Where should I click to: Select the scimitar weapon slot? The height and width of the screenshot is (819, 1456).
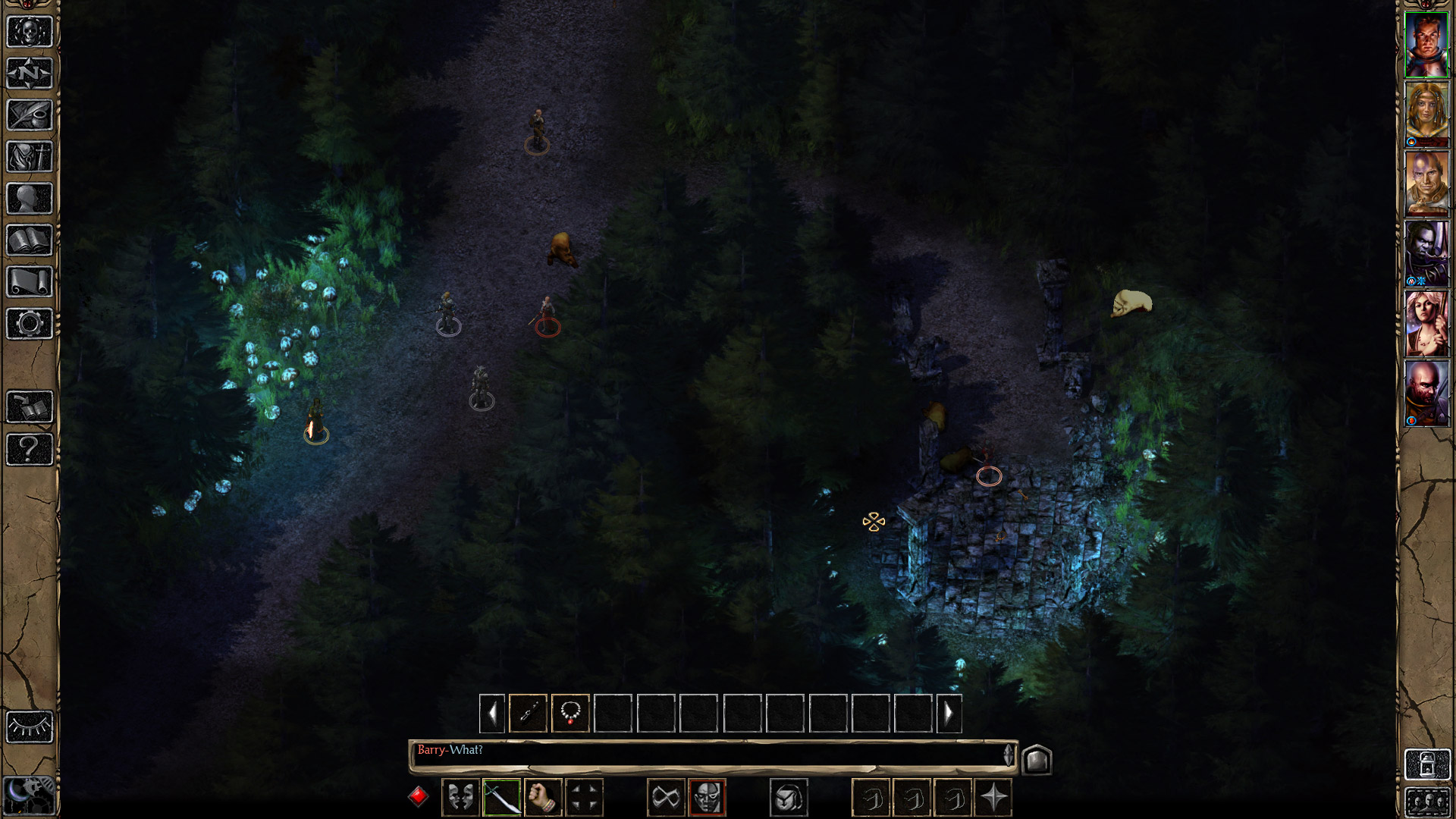(501, 798)
